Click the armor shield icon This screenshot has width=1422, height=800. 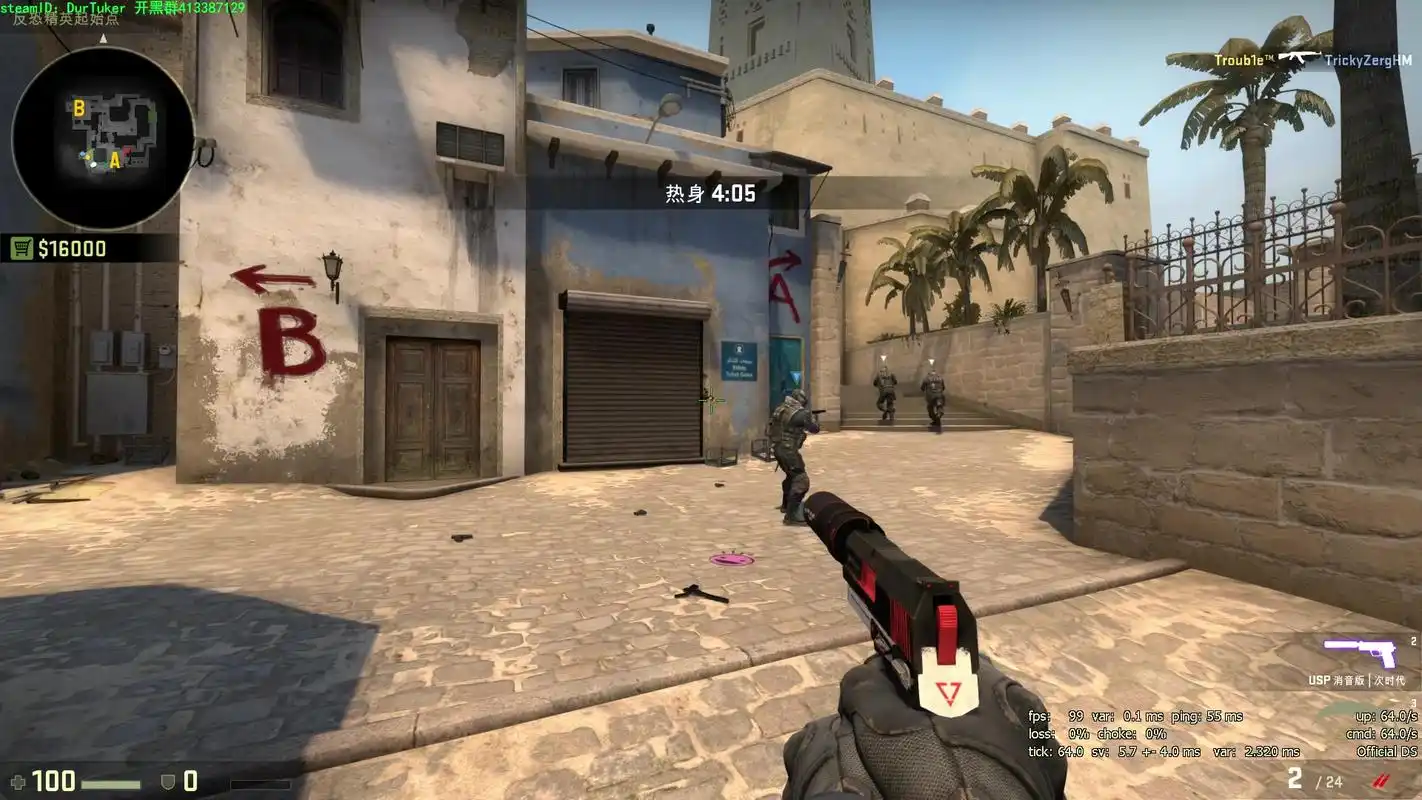click(167, 782)
